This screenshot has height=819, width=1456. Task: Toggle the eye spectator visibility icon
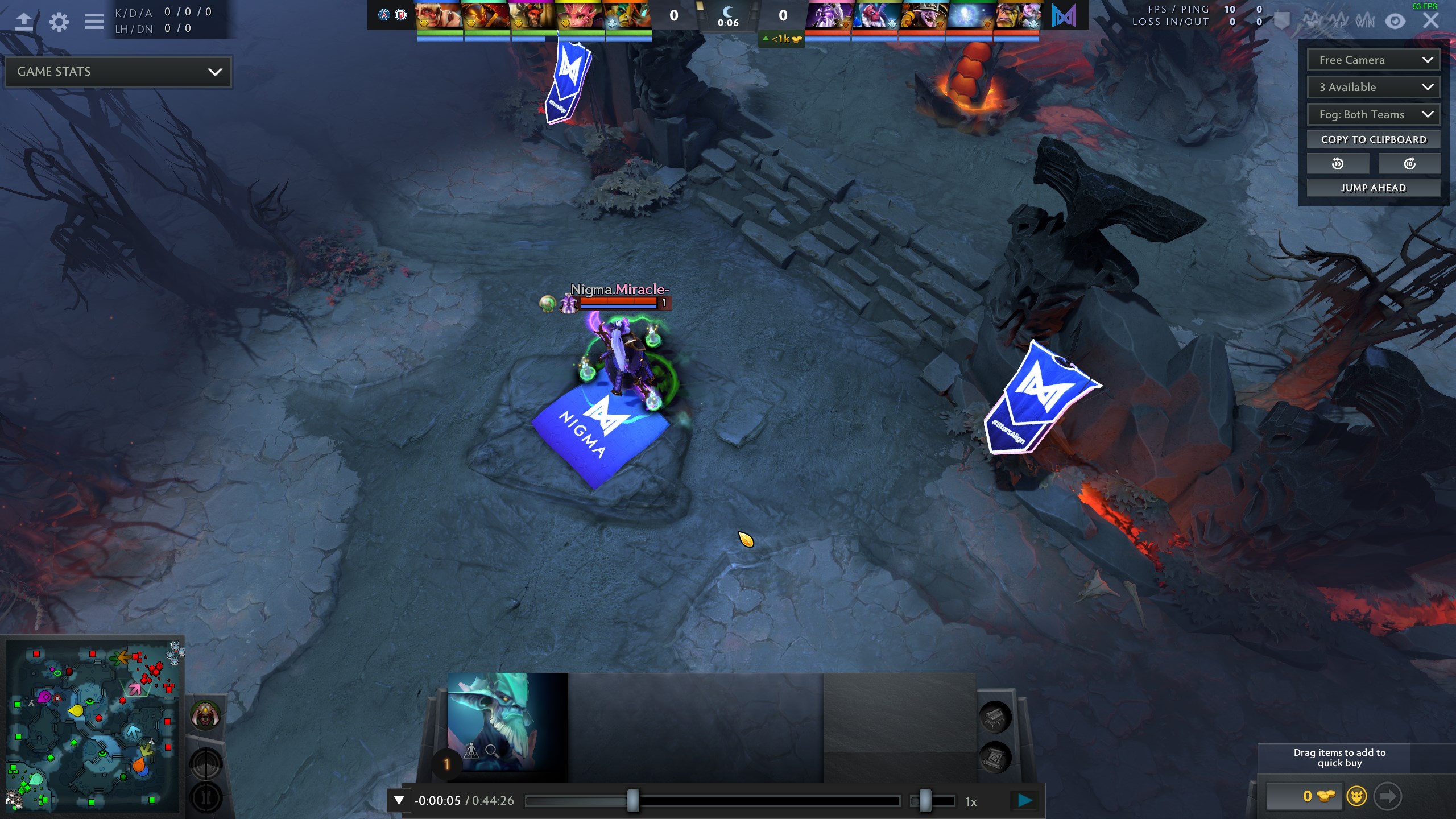[1395, 22]
